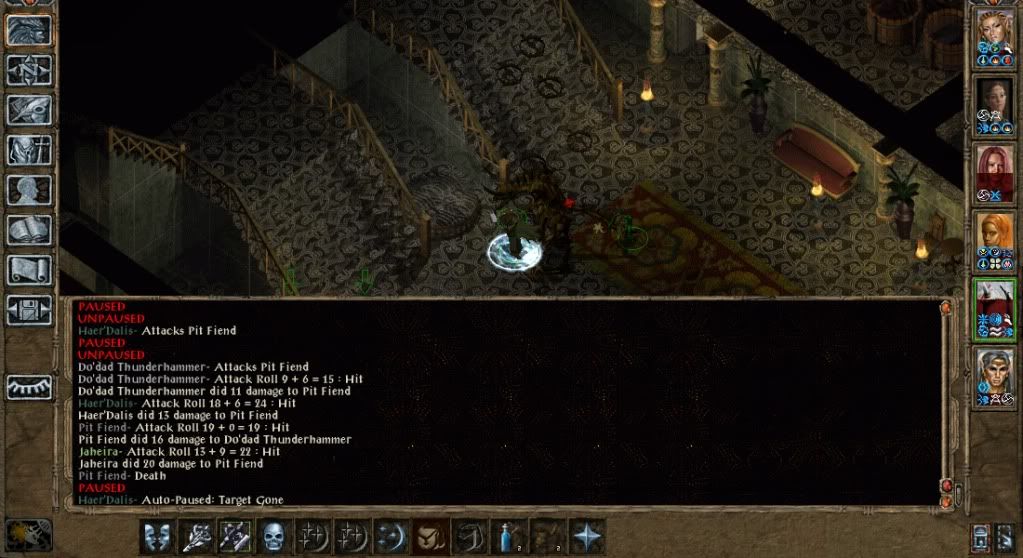
Task: Activate the skull icon ability
Action: (x=275, y=536)
